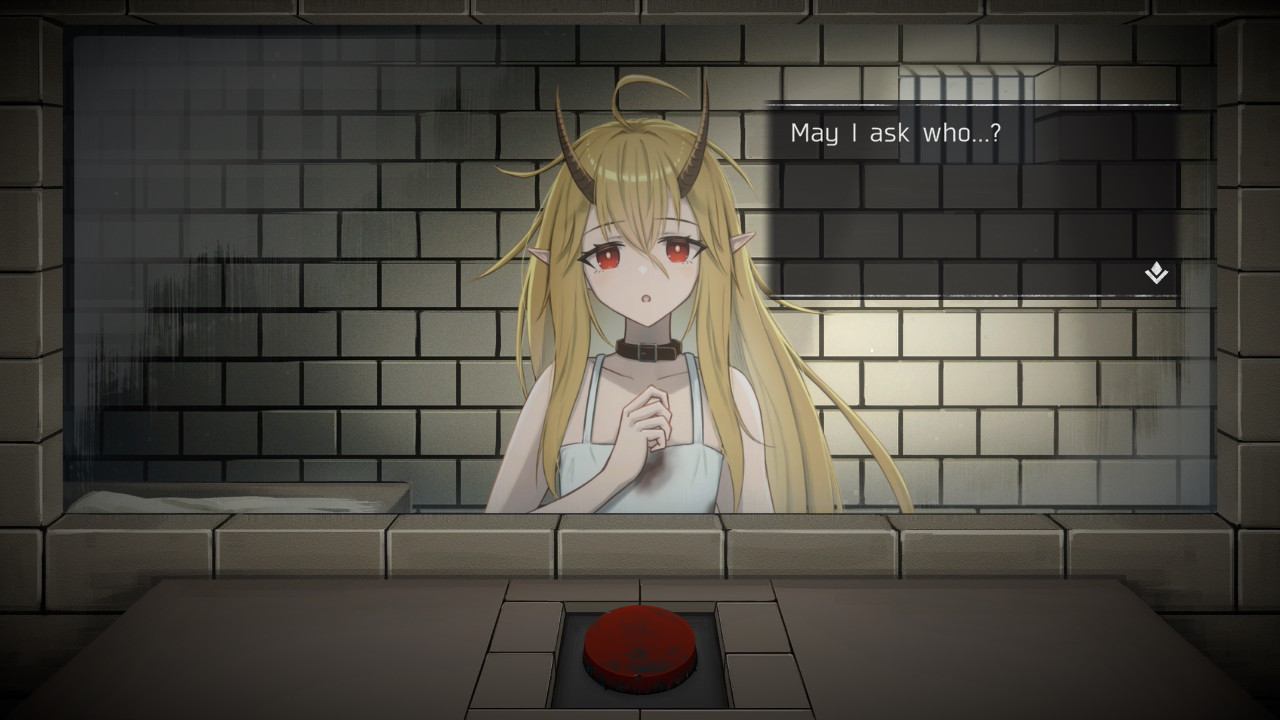Screen dimensions: 1280x720
Task: Click the girl's leather collar
Action: [x=646, y=351]
